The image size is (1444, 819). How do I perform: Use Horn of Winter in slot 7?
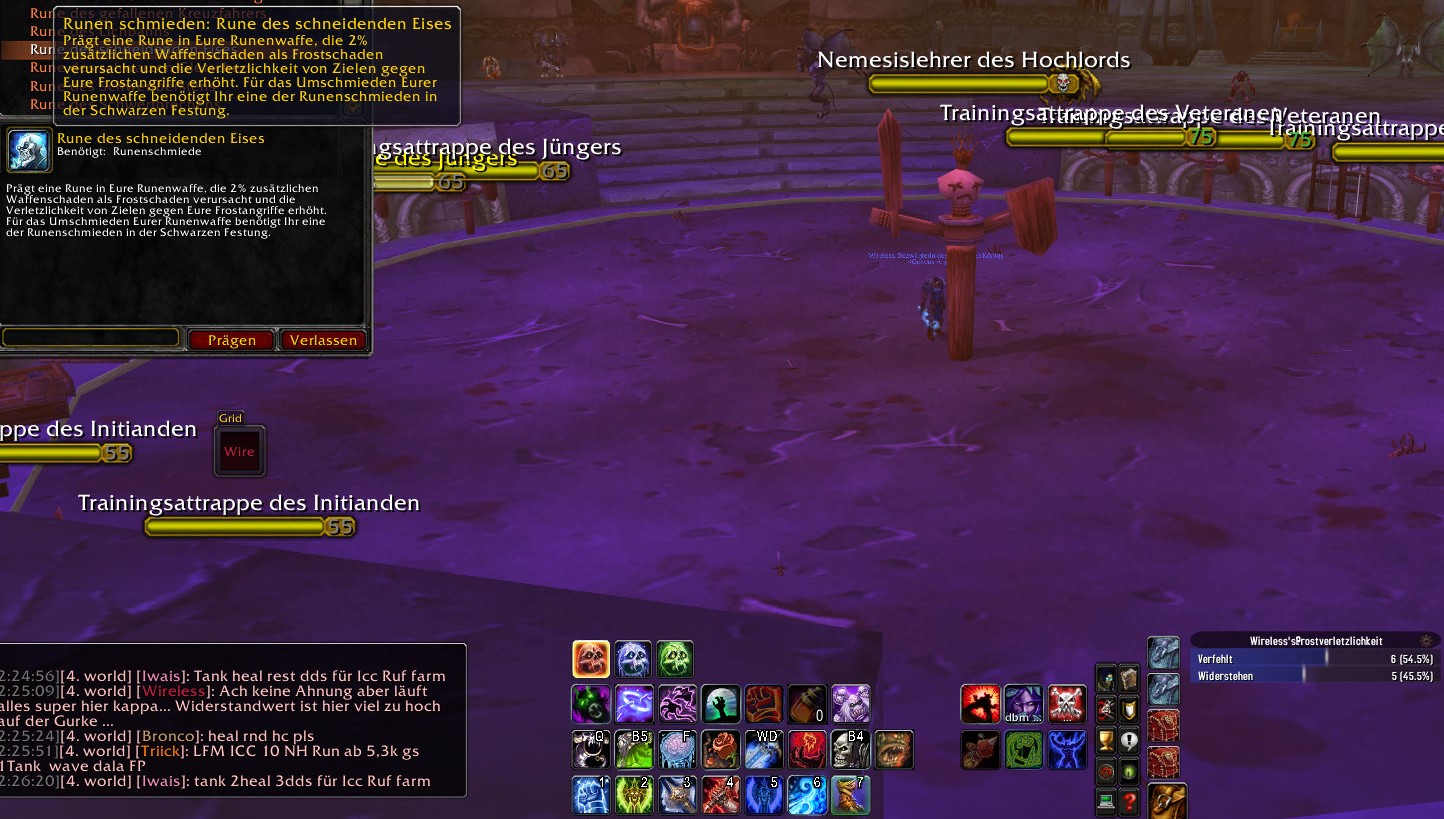(x=849, y=795)
